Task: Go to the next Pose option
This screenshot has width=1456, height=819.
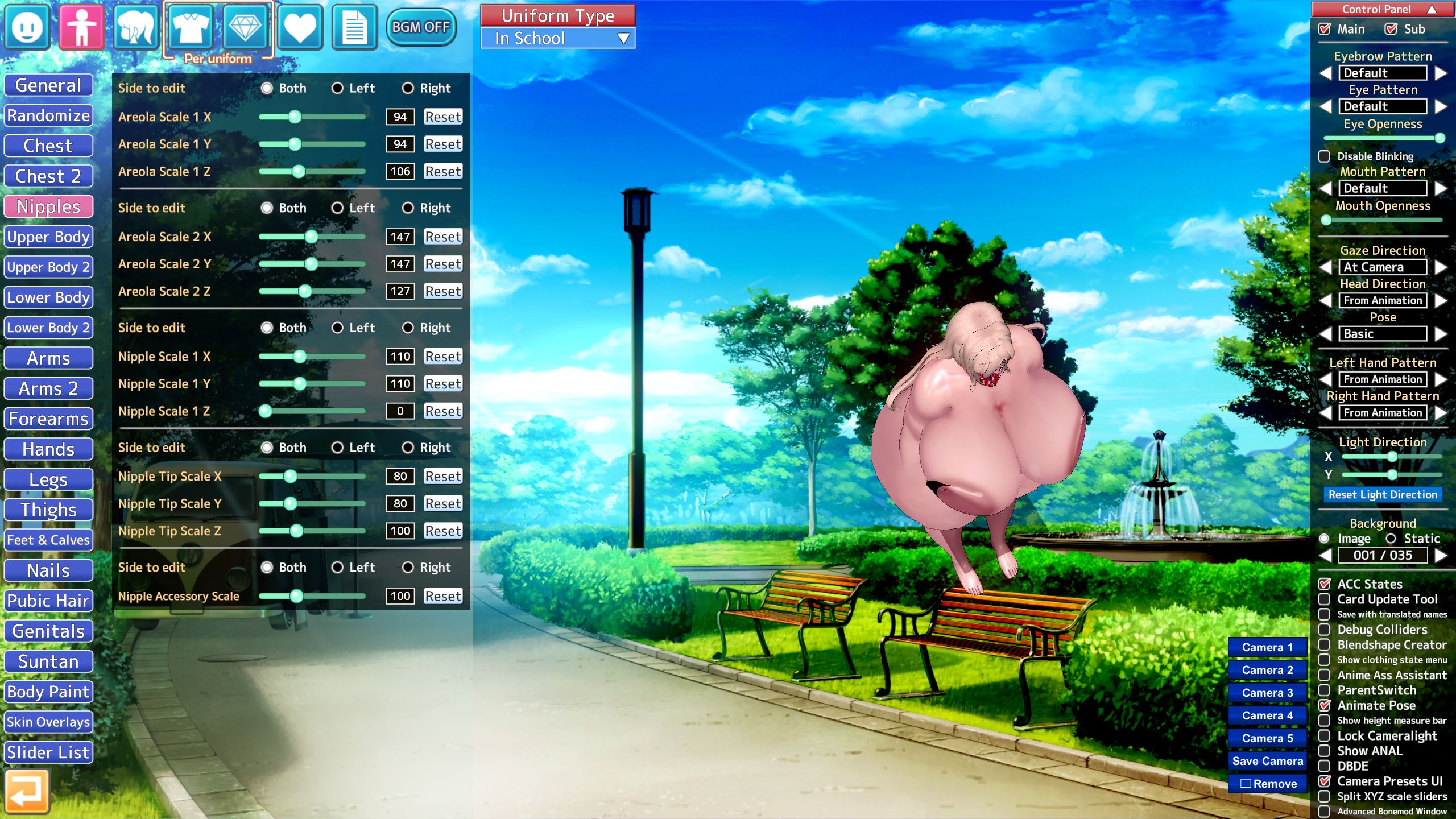Action: 1441,334
